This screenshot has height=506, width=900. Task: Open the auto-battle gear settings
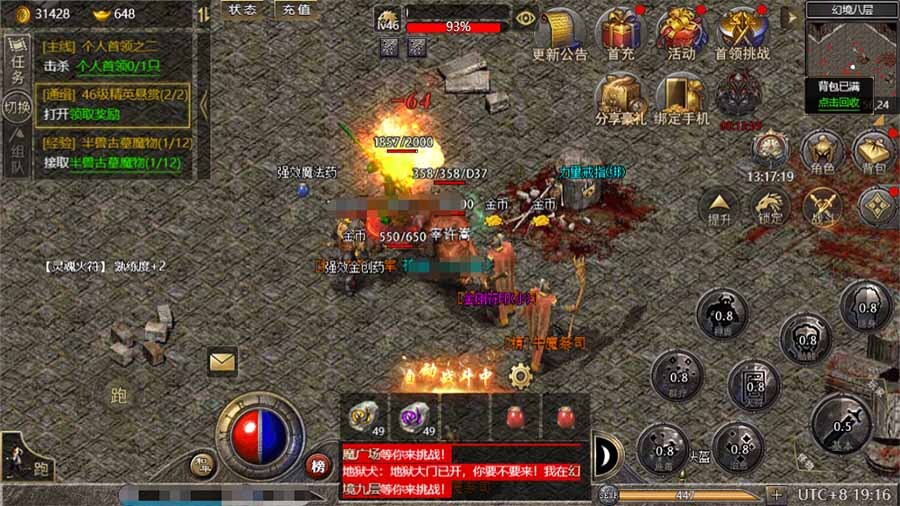point(519,376)
